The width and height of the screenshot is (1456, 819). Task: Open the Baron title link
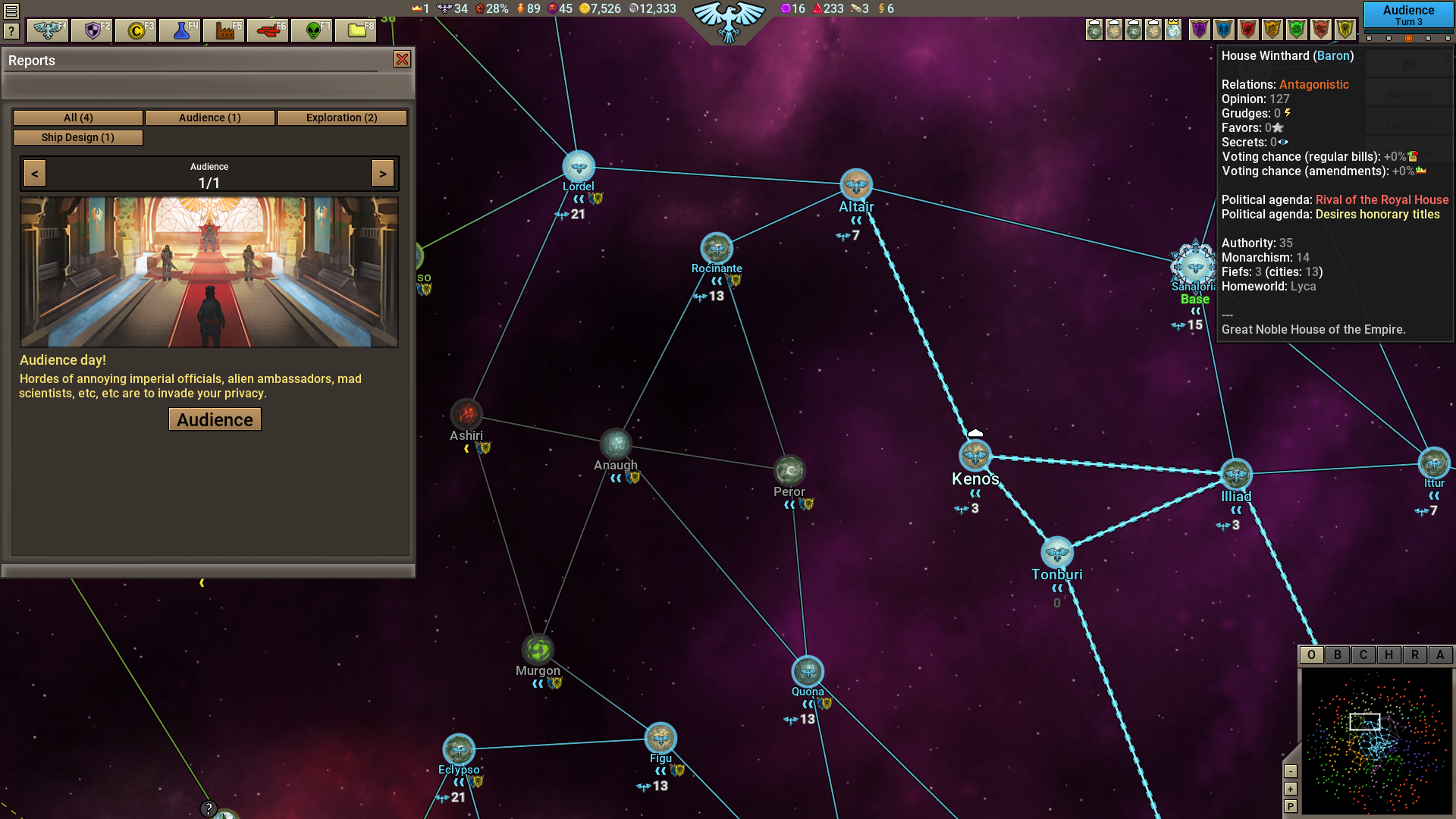point(1333,55)
